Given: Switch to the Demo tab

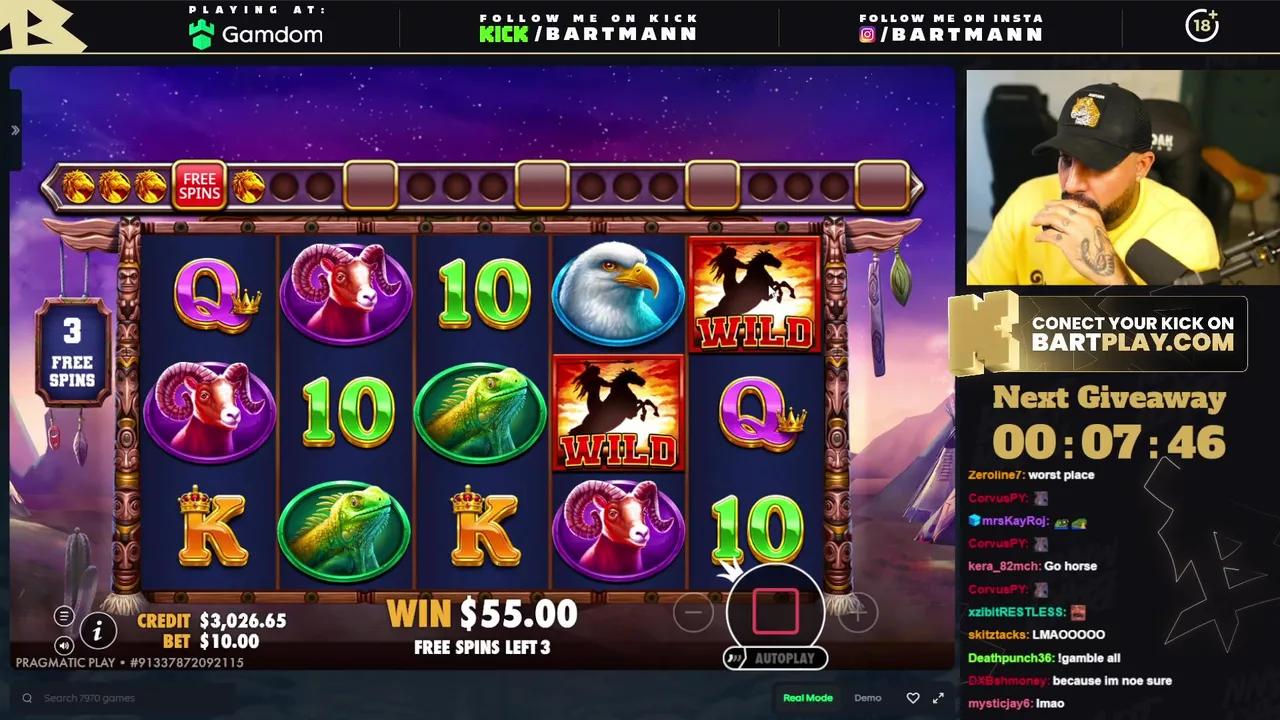Looking at the screenshot, I should coord(867,697).
